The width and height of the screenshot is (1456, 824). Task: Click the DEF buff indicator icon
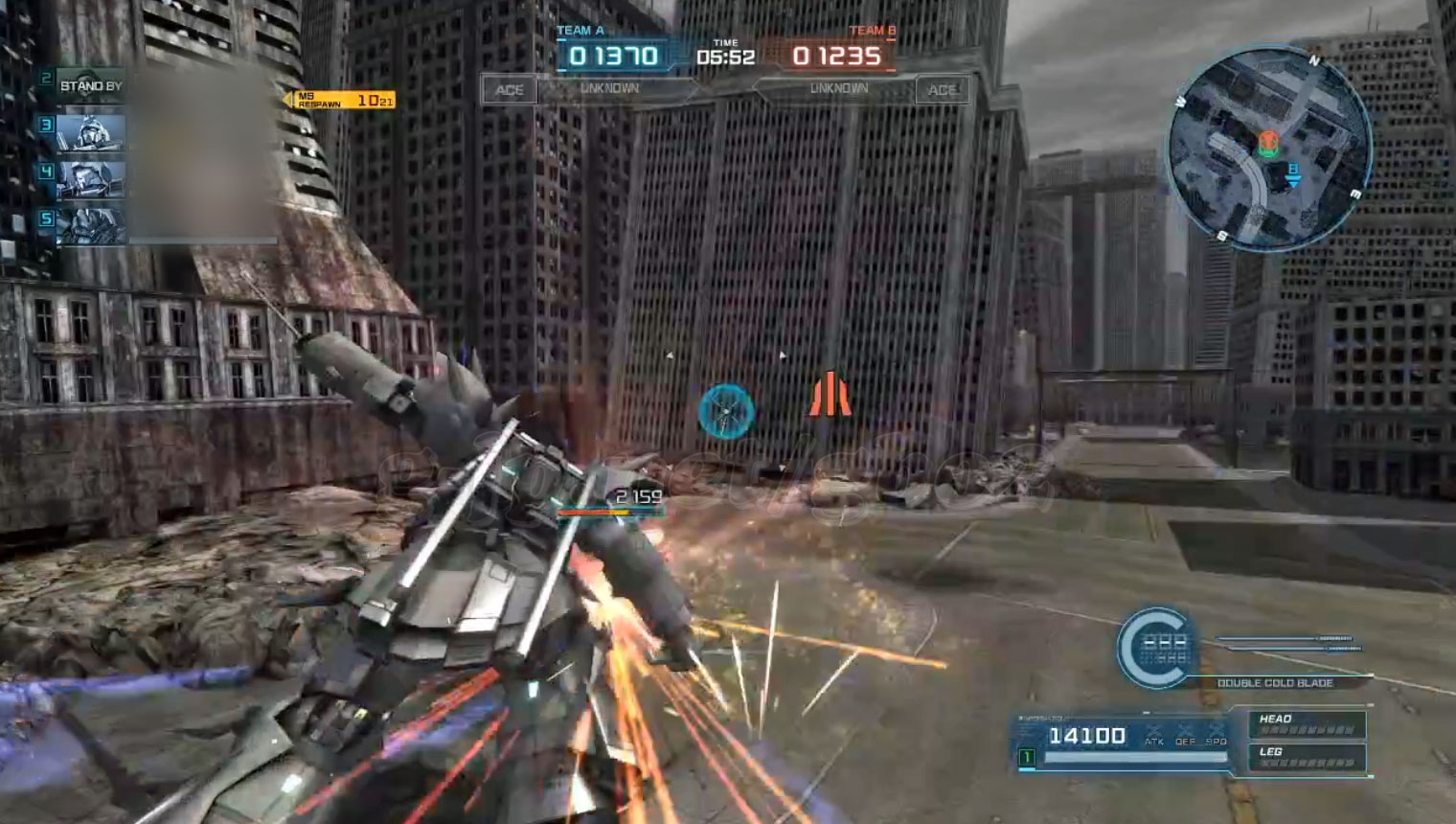click(x=1186, y=735)
